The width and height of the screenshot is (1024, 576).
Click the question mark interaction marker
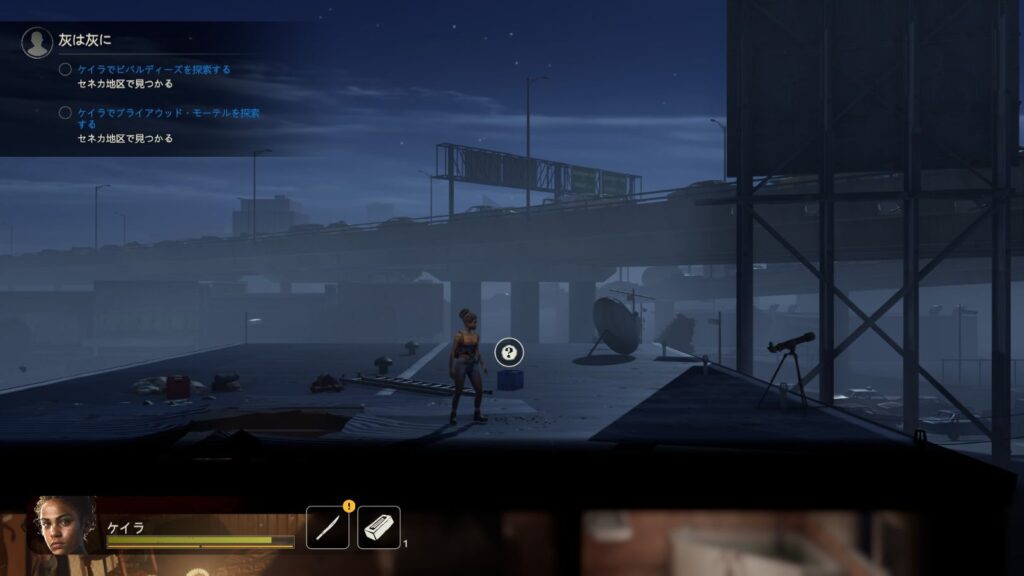509,351
